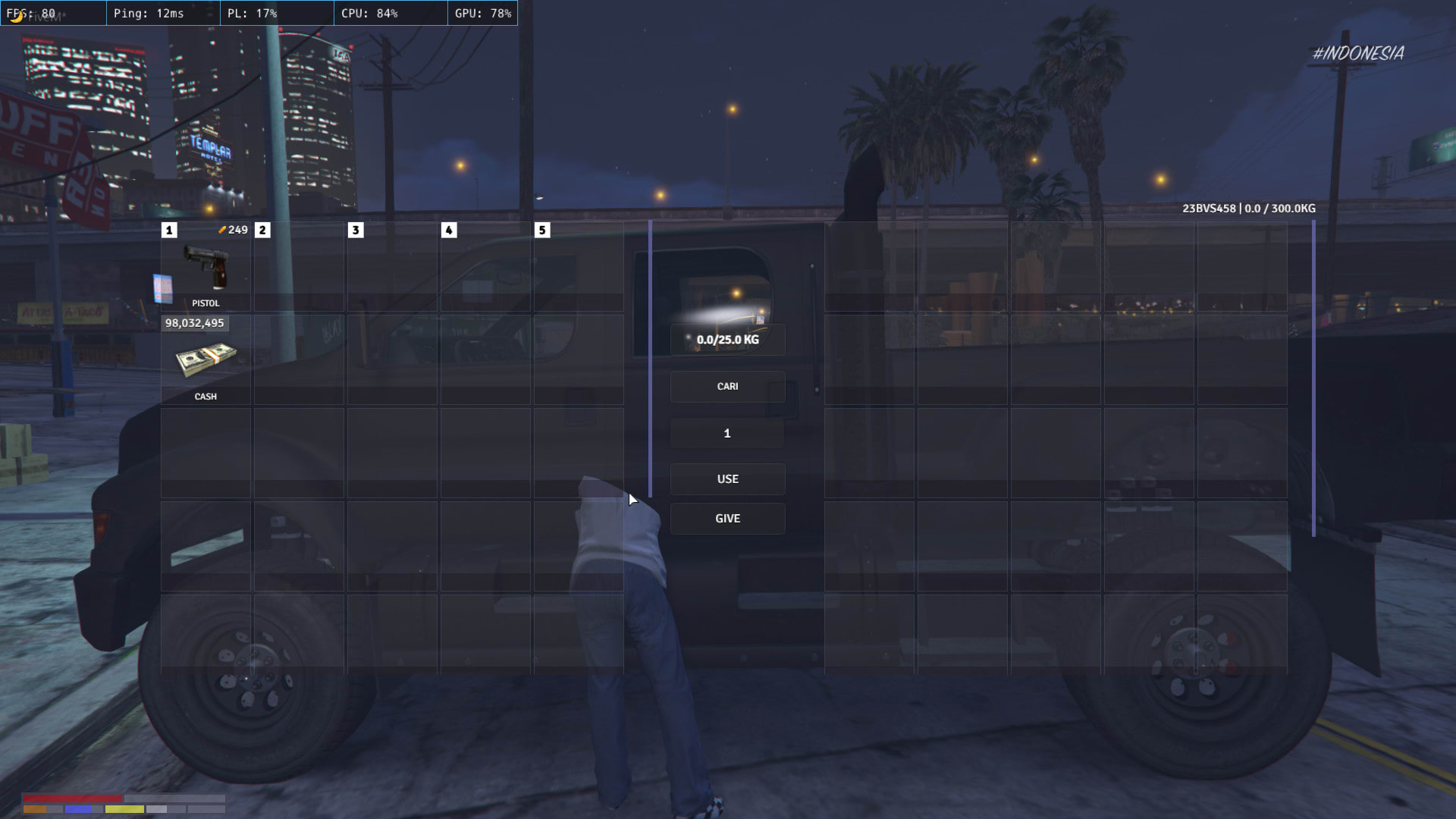Select hotbar slot 2 badge
The image size is (1456, 819).
tap(261, 229)
